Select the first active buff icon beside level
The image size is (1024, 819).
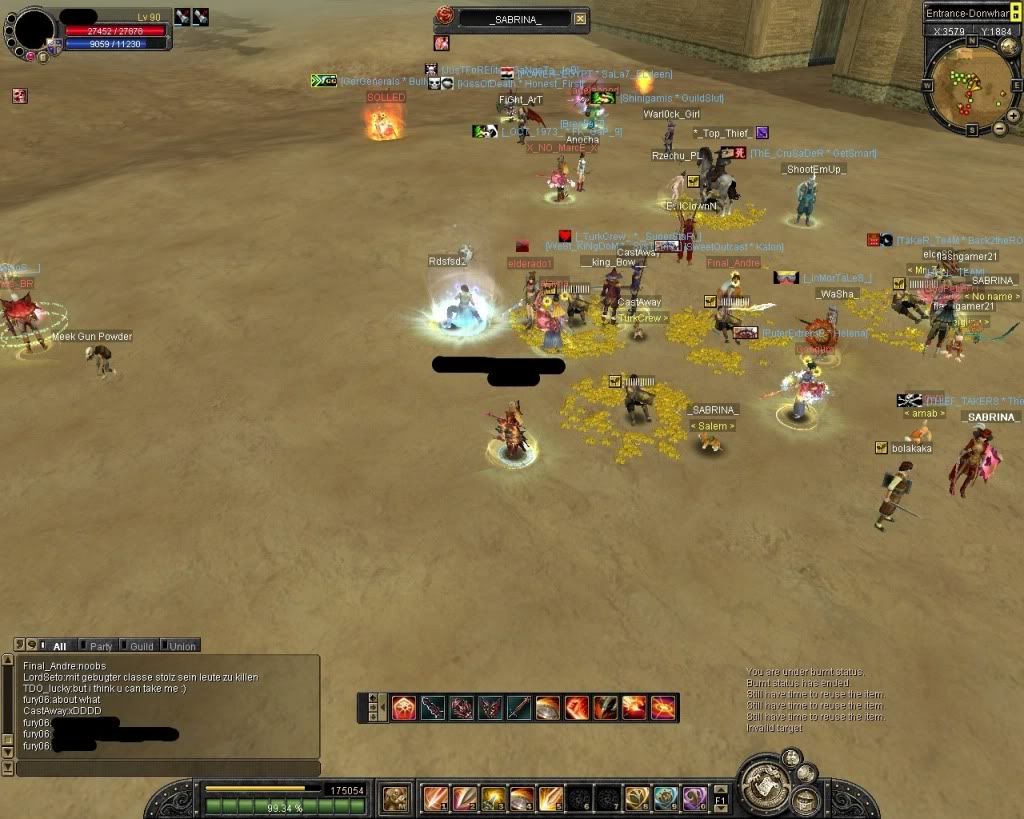coord(182,16)
